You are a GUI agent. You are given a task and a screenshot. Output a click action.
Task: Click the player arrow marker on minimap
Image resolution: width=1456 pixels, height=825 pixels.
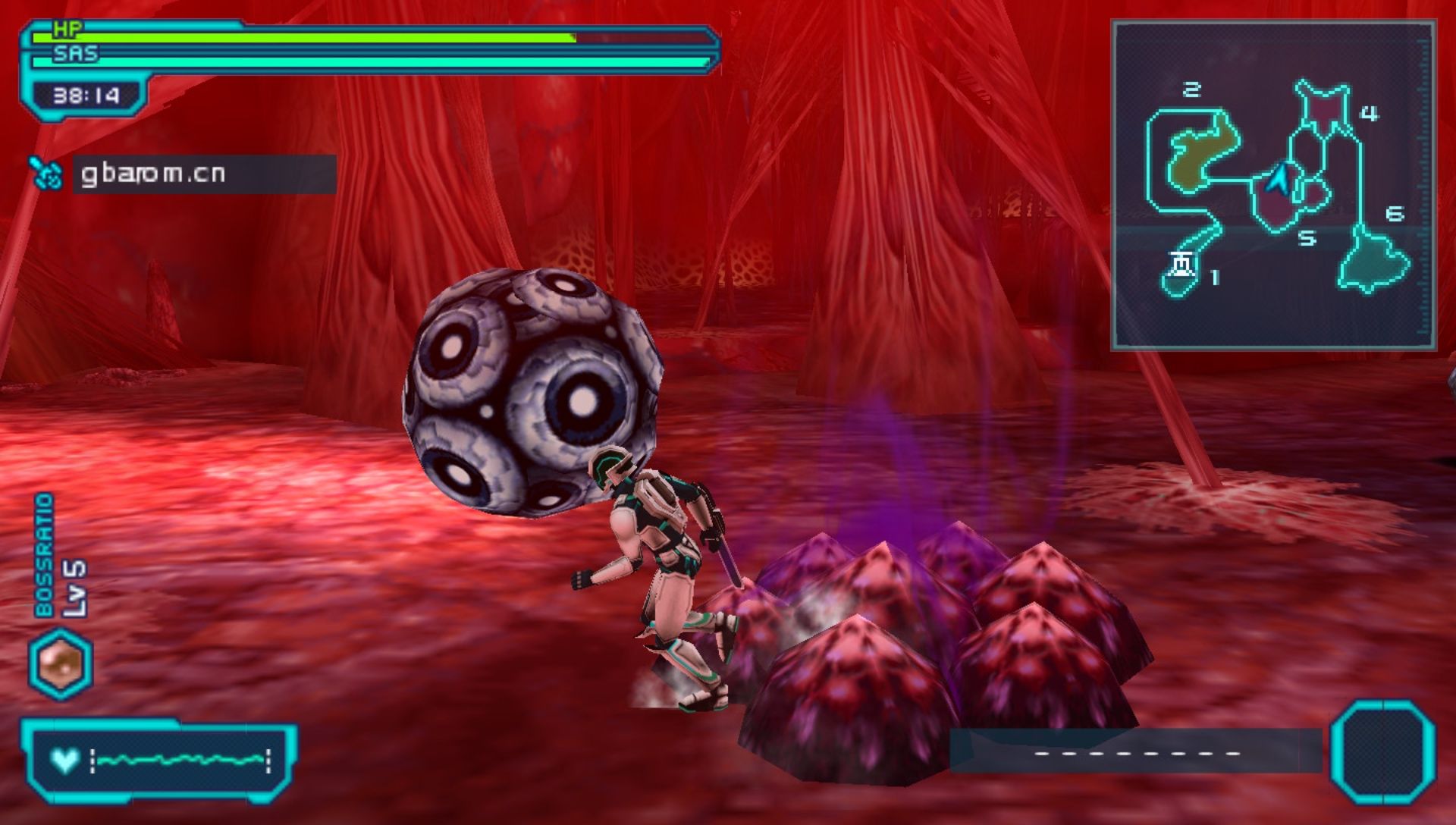(1279, 179)
